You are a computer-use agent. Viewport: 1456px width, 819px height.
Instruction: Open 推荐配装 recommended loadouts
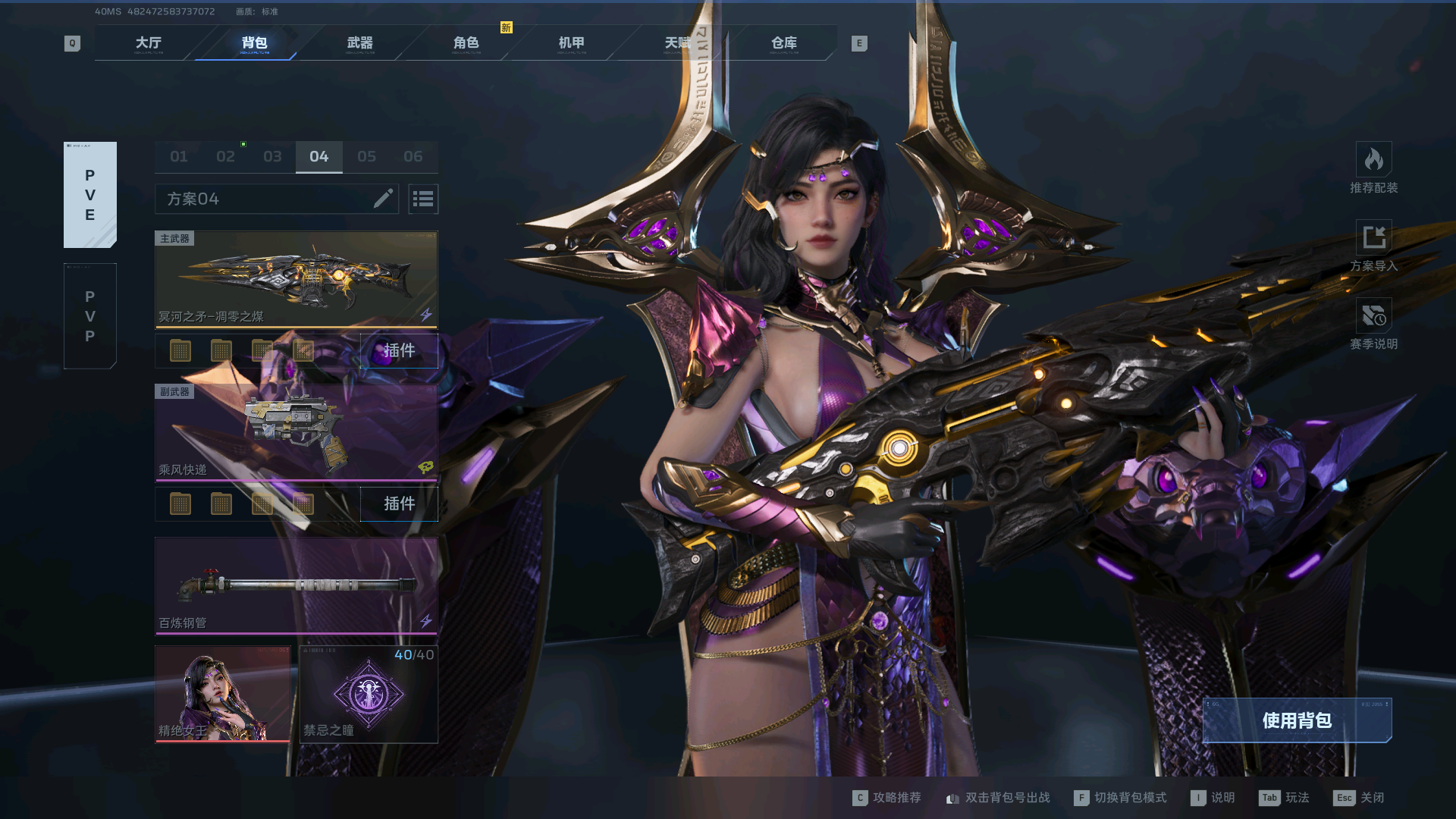point(1373,168)
